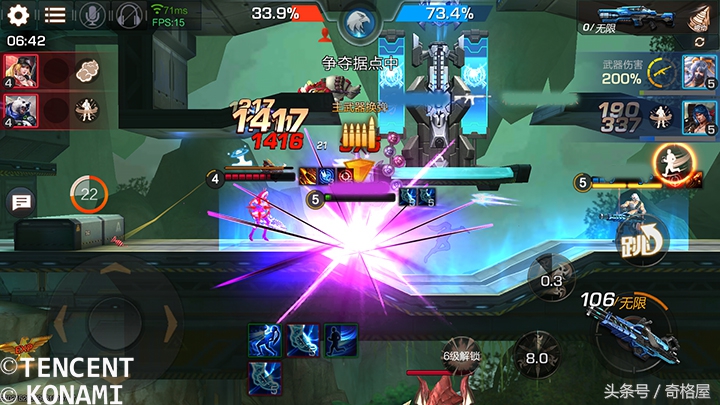
Task: Select the blonde teammate portrait
Action: 21,71
